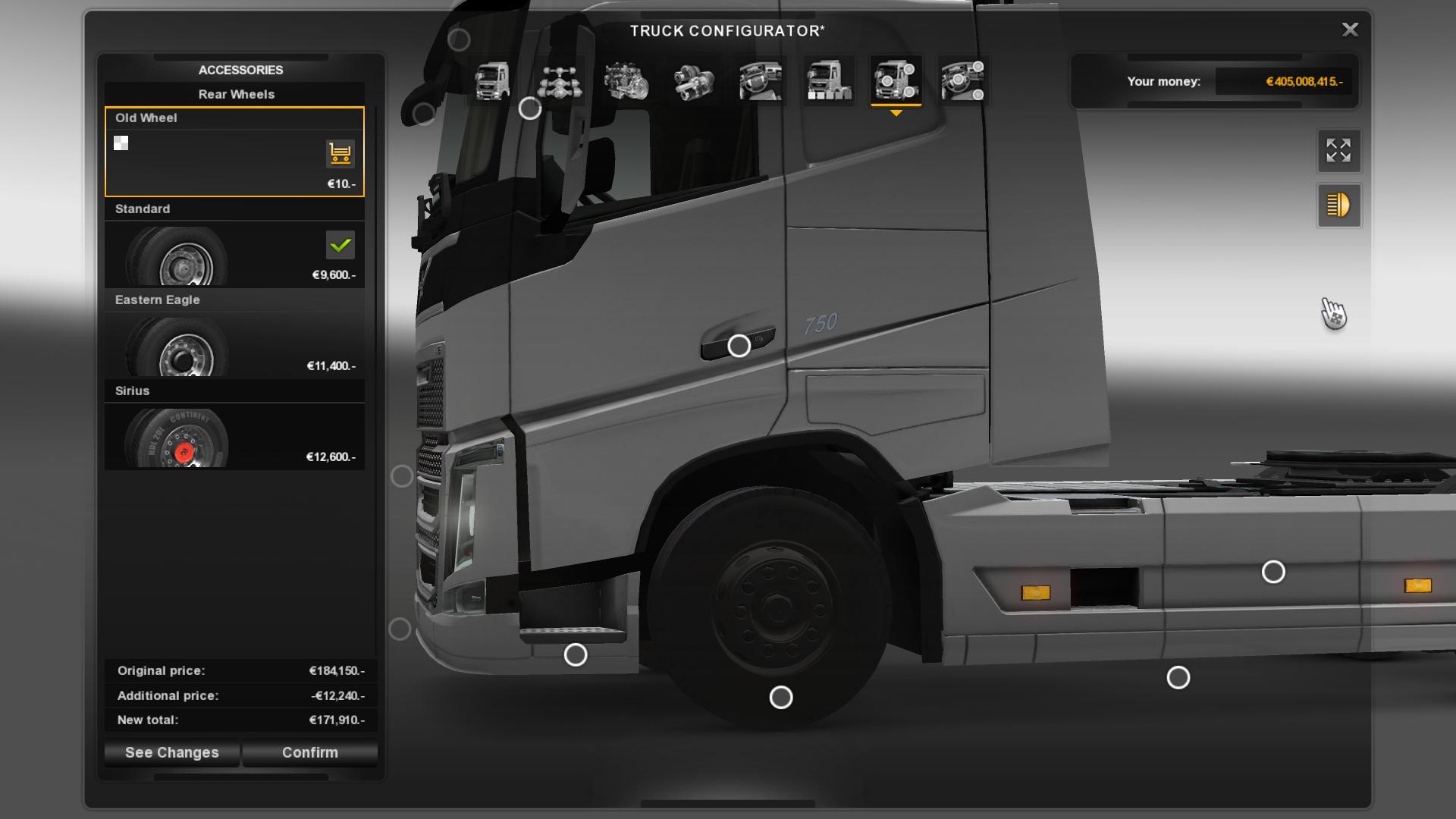Add Old Wheel to cart
Viewport: 1456px width, 819px height.
point(340,153)
